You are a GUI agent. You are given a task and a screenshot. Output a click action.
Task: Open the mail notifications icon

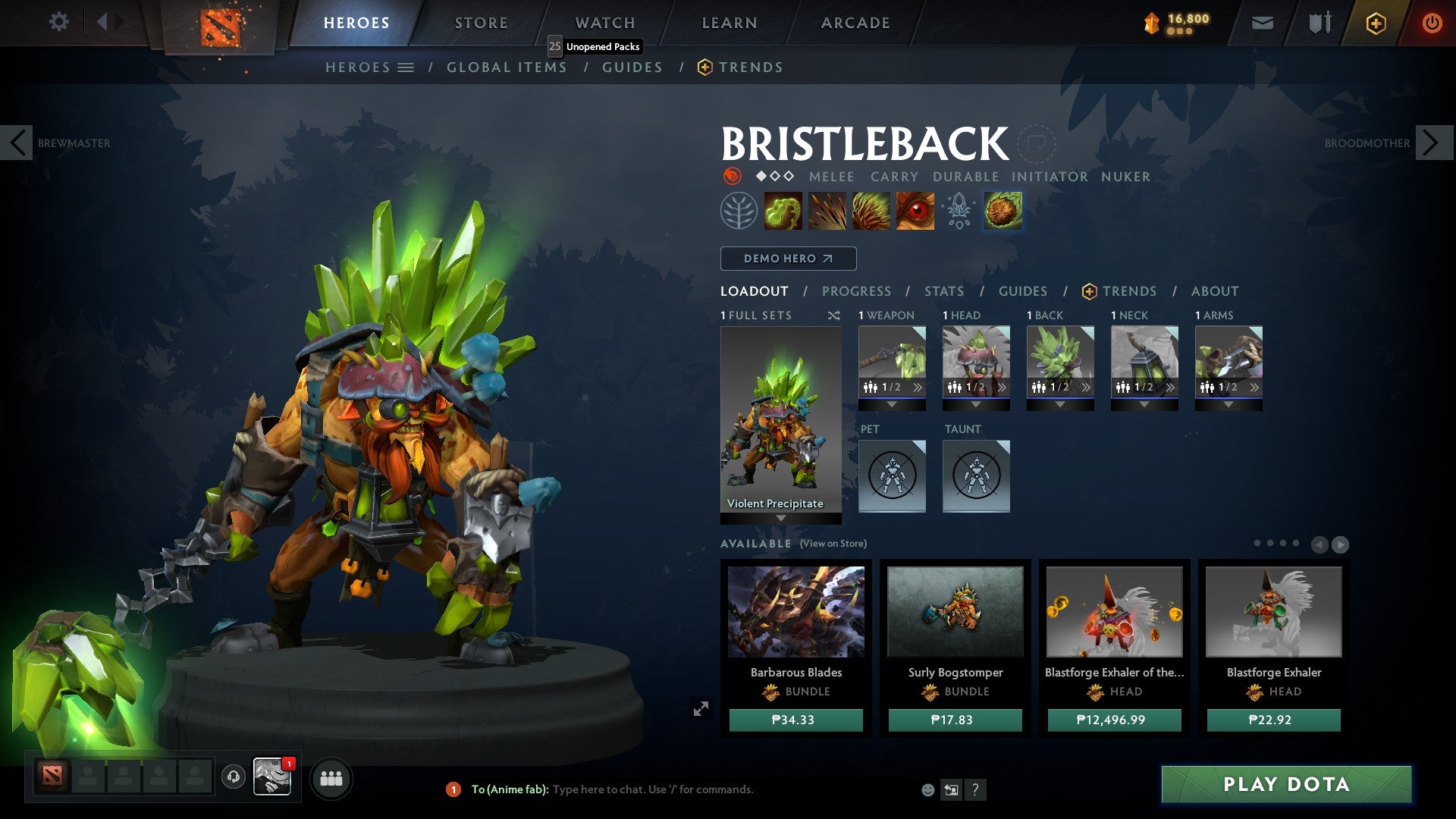click(1261, 23)
